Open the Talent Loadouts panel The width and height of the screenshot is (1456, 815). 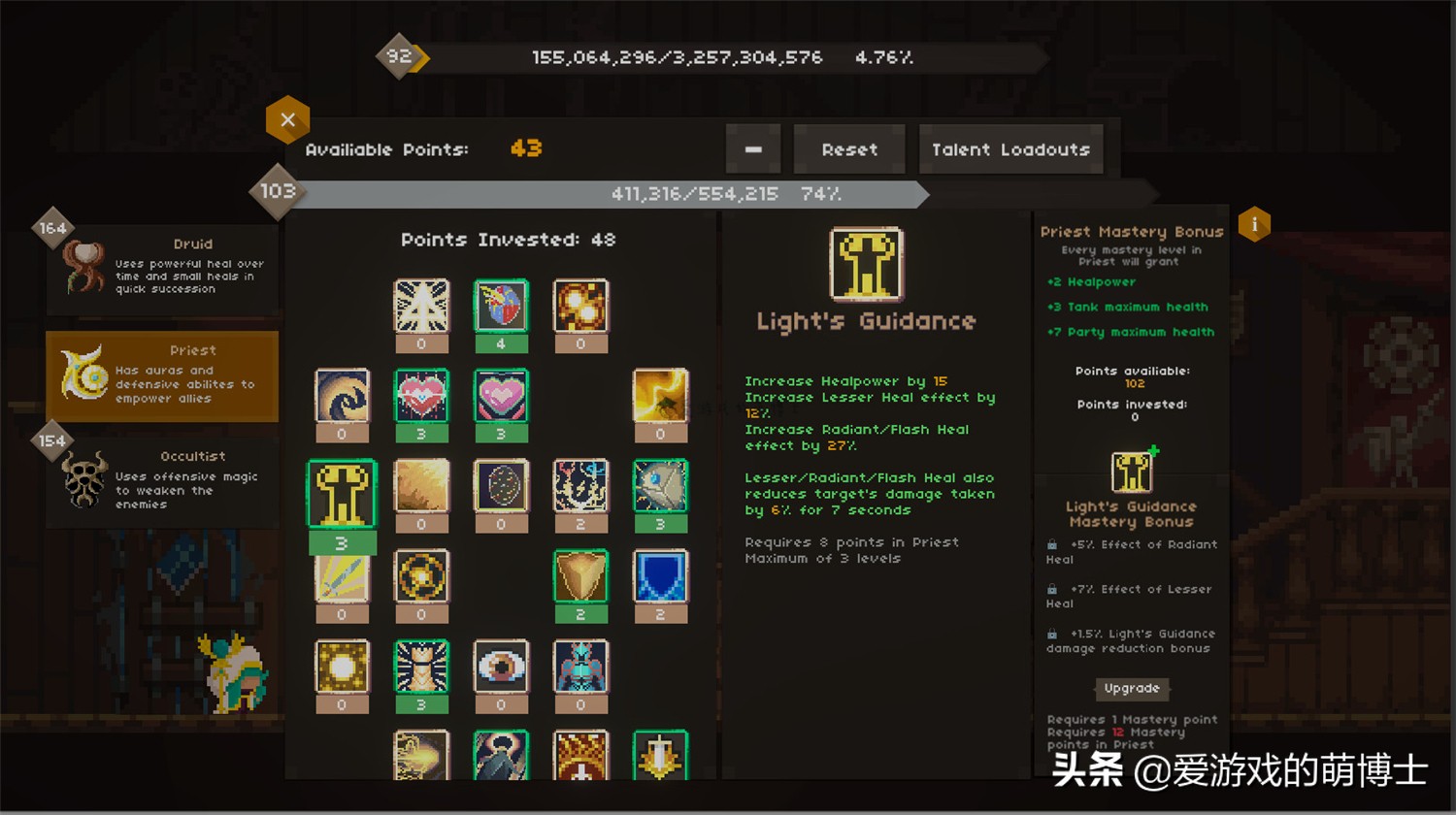(1011, 149)
